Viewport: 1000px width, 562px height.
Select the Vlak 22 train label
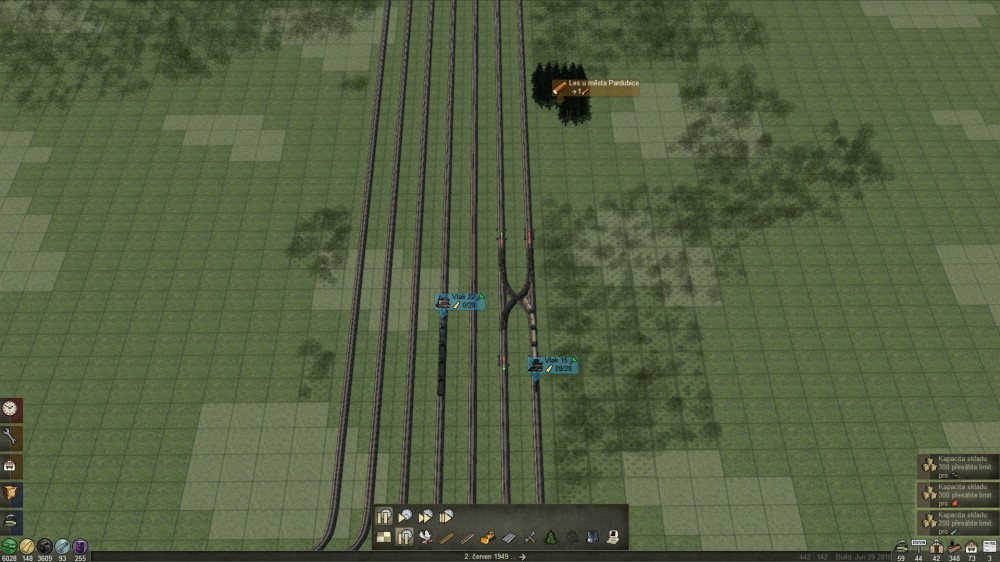[459, 300]
